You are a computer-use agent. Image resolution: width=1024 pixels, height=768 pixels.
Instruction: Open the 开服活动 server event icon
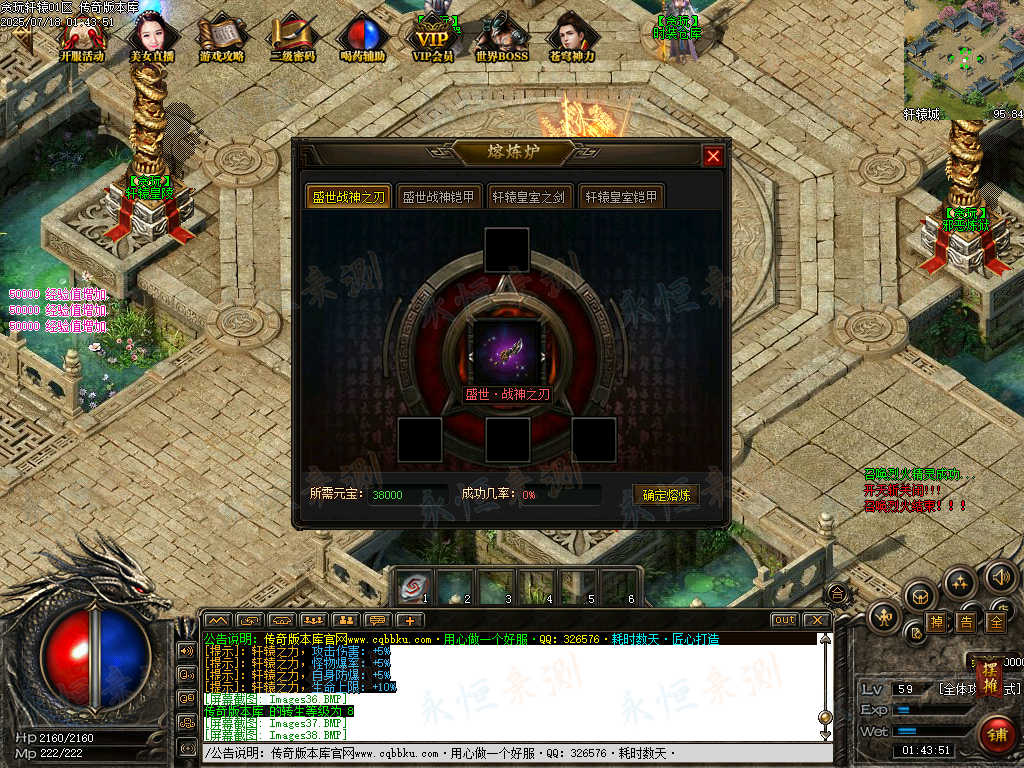click(82, 36)
